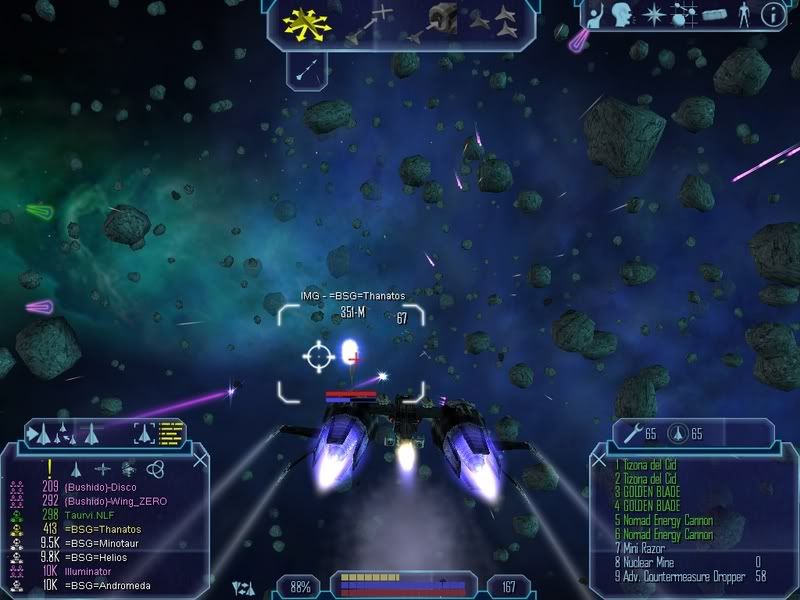Filter contacts by the ship icon
Image resolution: width=800 pixels, height=600 pixels.
click(x=76, y=468)
